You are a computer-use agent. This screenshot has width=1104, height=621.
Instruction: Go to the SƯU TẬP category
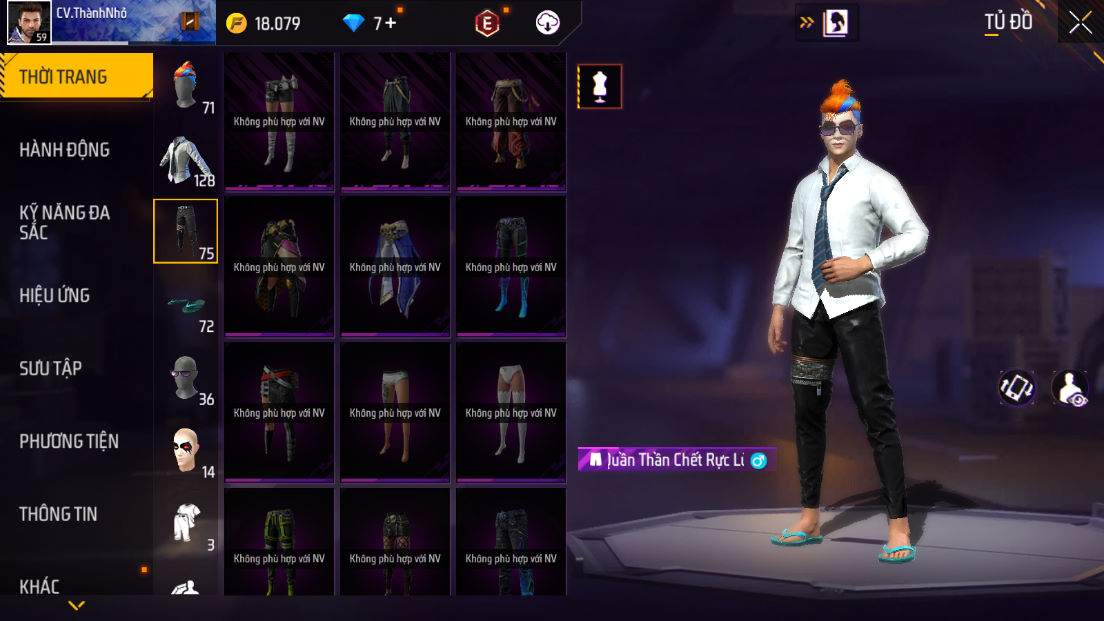[x=51, y=368]
